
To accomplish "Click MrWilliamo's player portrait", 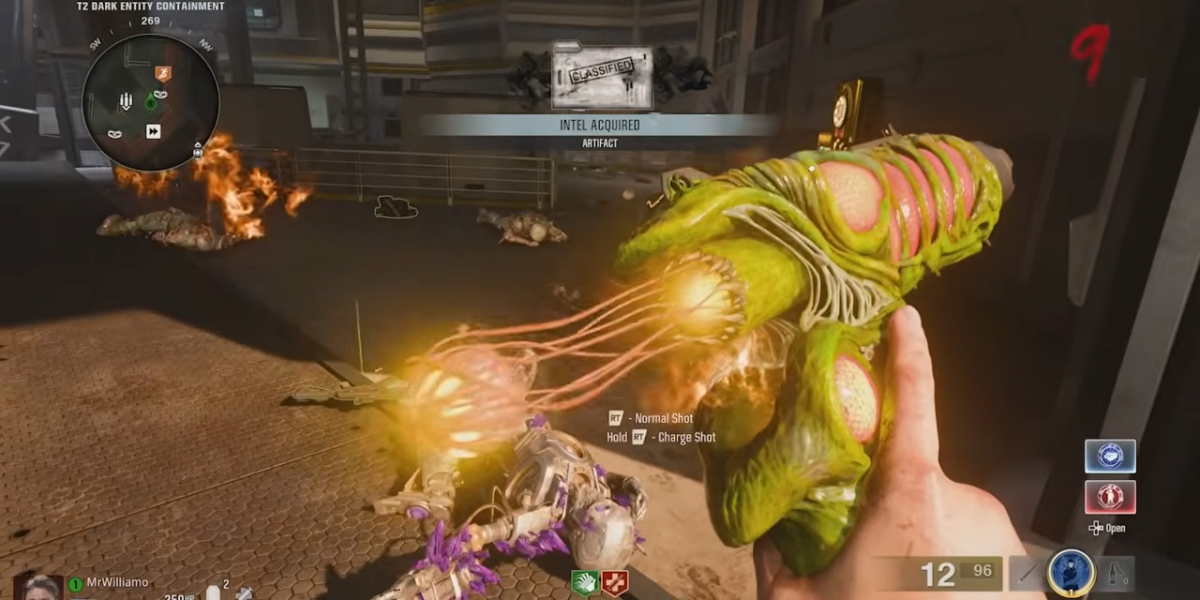I will pyautogui.click(x=39, y=588).
